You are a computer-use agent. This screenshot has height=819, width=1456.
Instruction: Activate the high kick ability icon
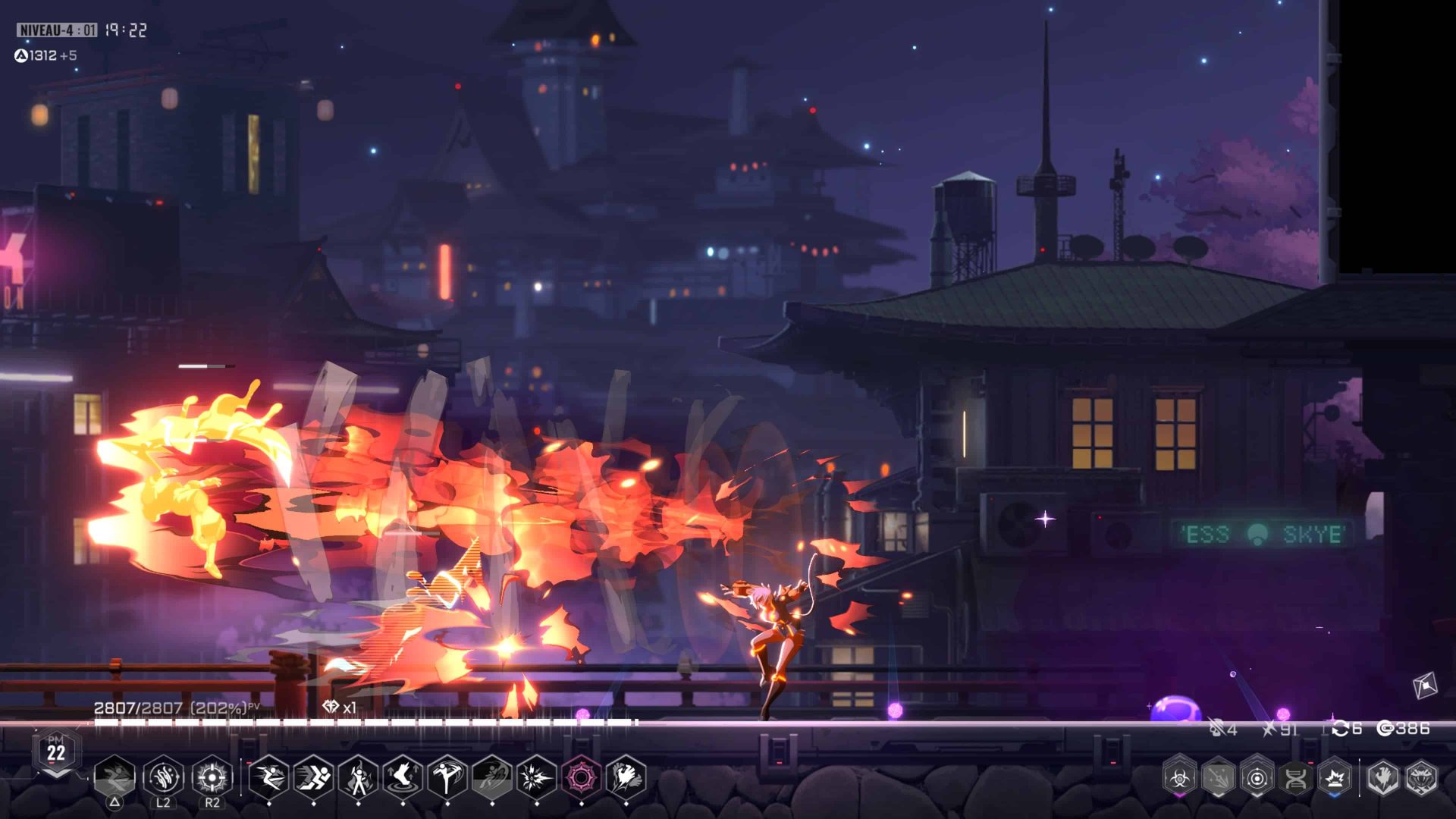(447, 777)
